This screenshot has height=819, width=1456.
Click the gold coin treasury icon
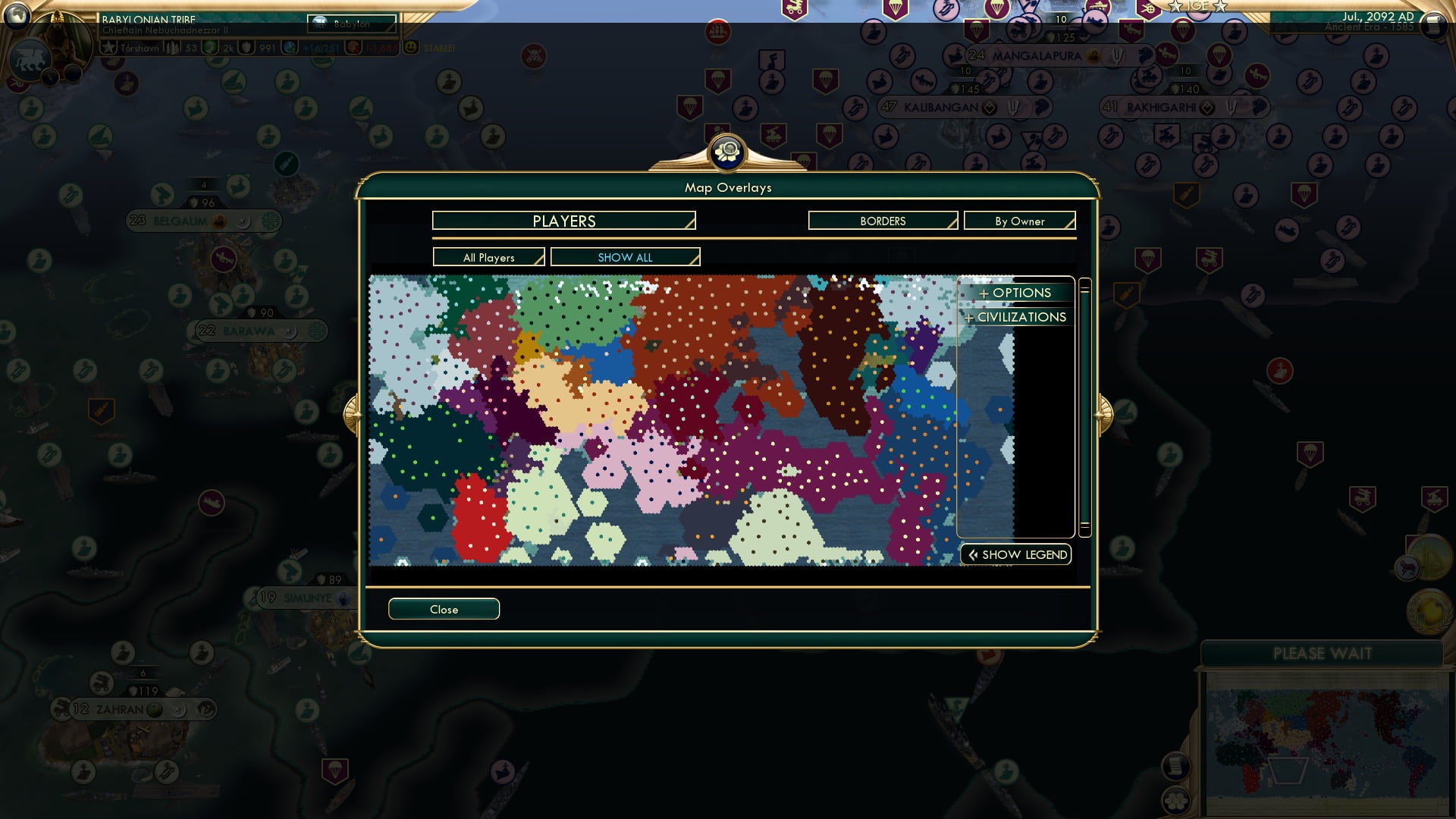(209, 49)
